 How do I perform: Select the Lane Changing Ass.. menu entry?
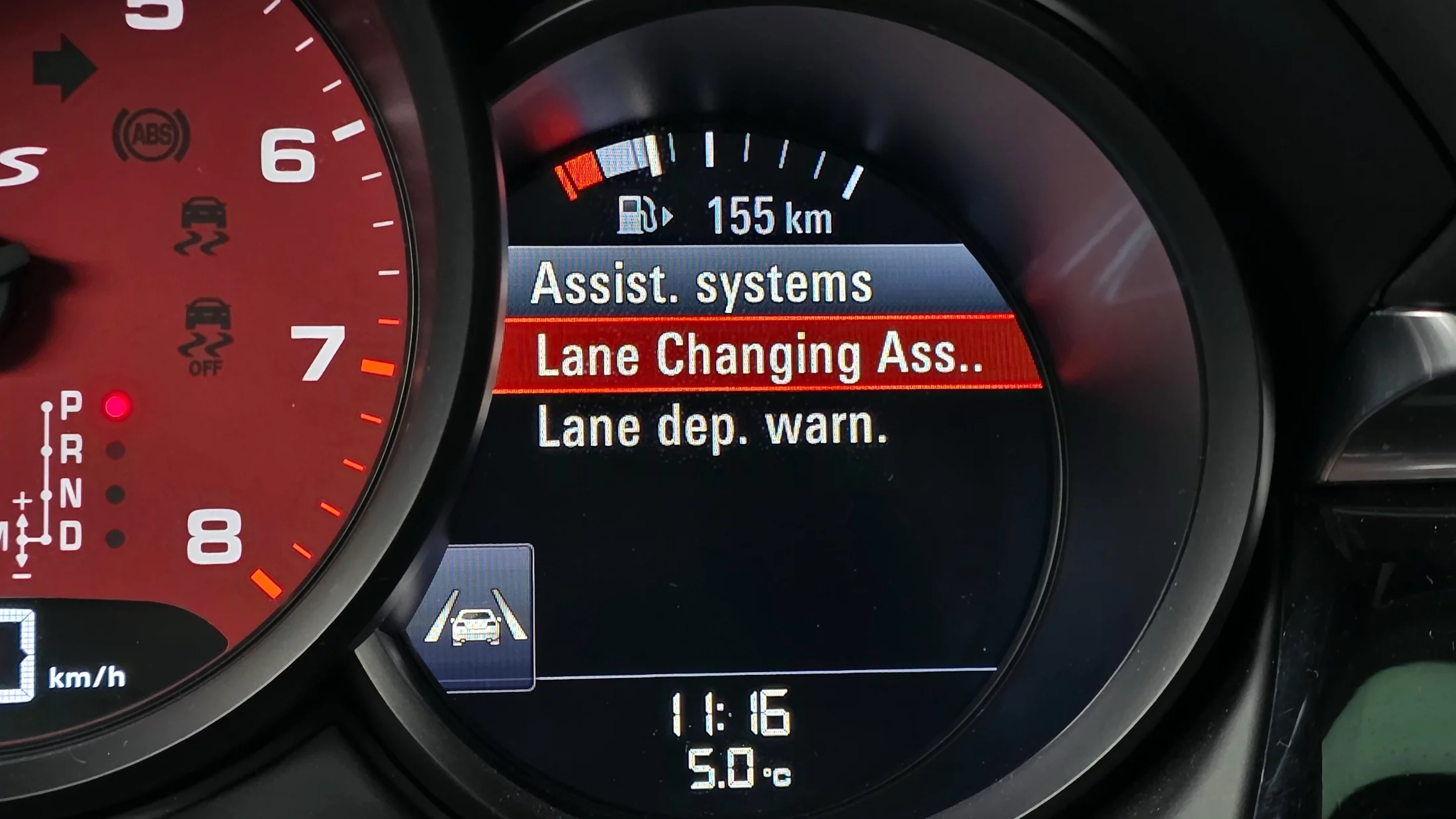click(761, 355)
